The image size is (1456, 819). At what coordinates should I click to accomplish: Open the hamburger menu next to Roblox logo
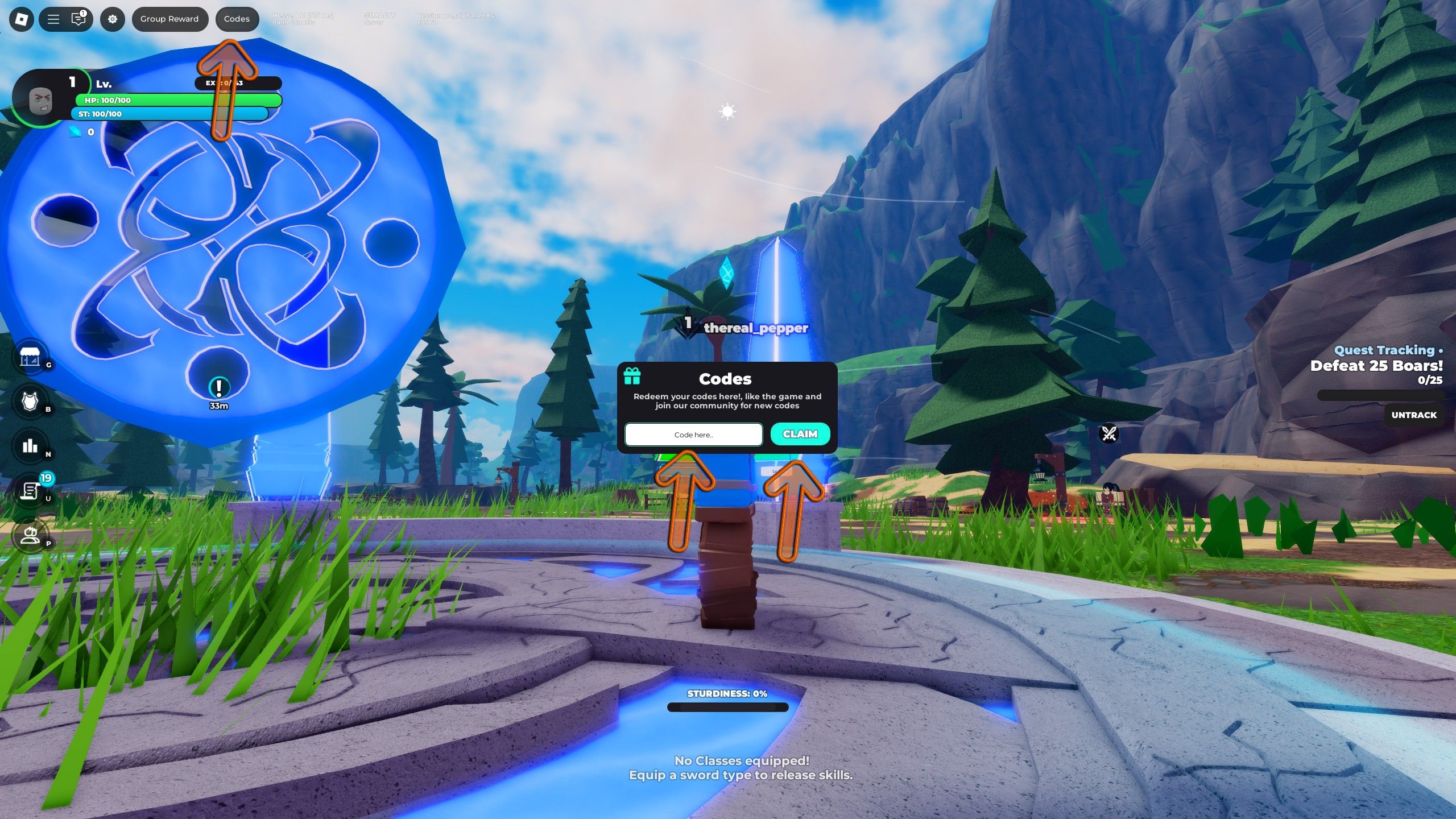(52, 19)
